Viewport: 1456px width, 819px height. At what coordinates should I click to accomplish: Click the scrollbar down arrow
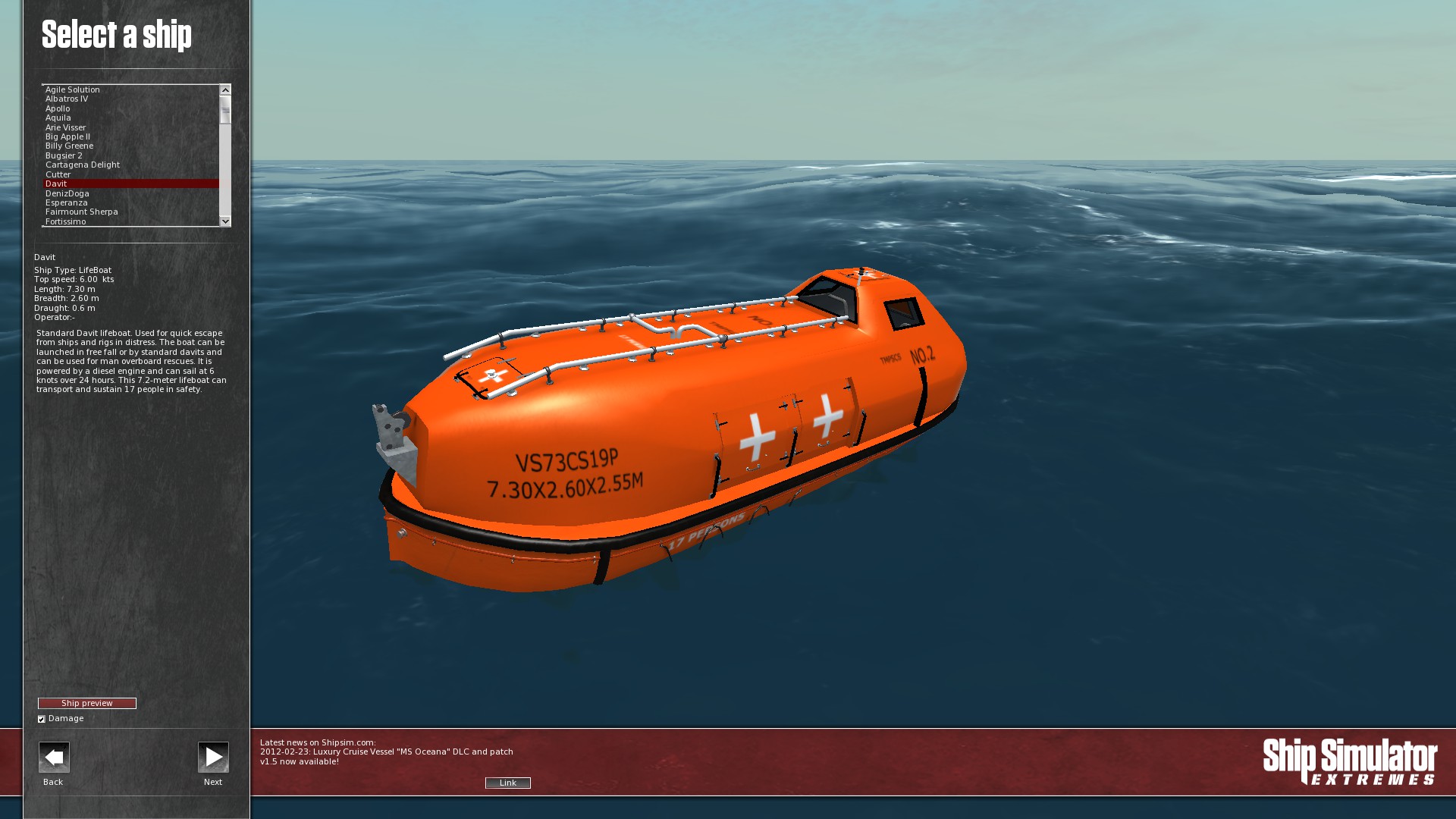click(x=224, y=221)
